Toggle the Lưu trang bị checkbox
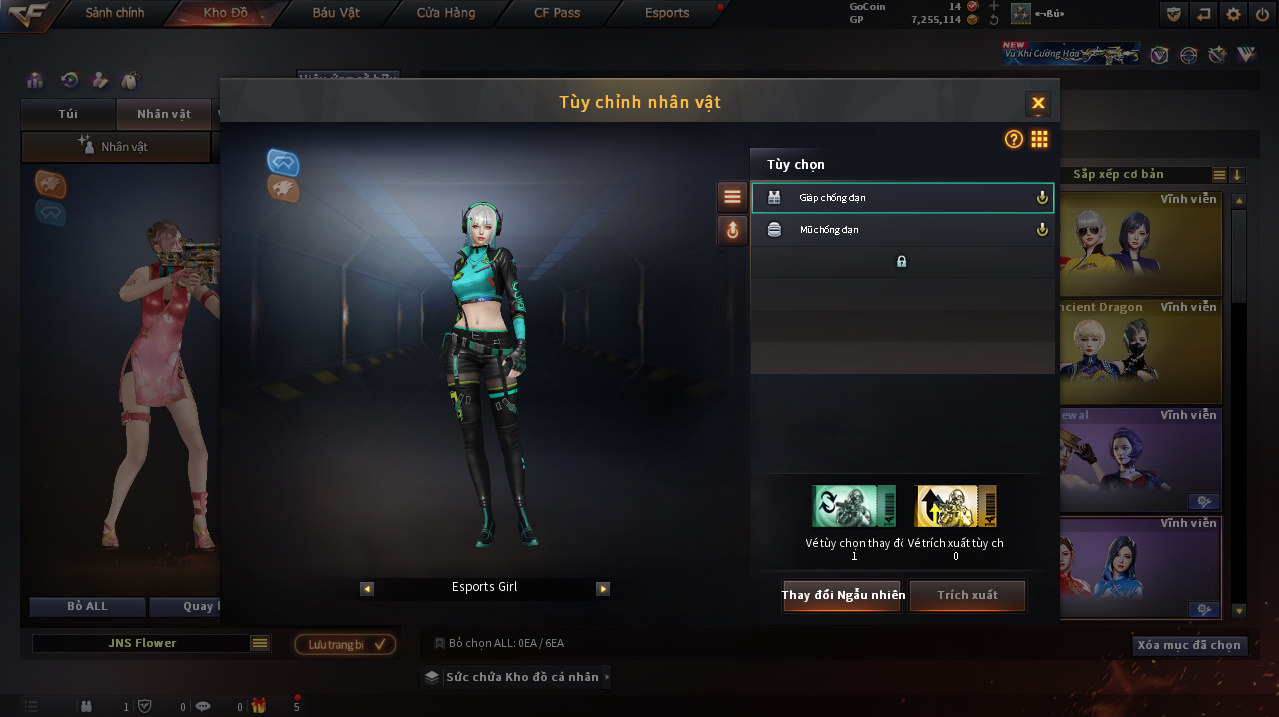The width and height of the screenshot is (1279, 717). tap(379, 645)
